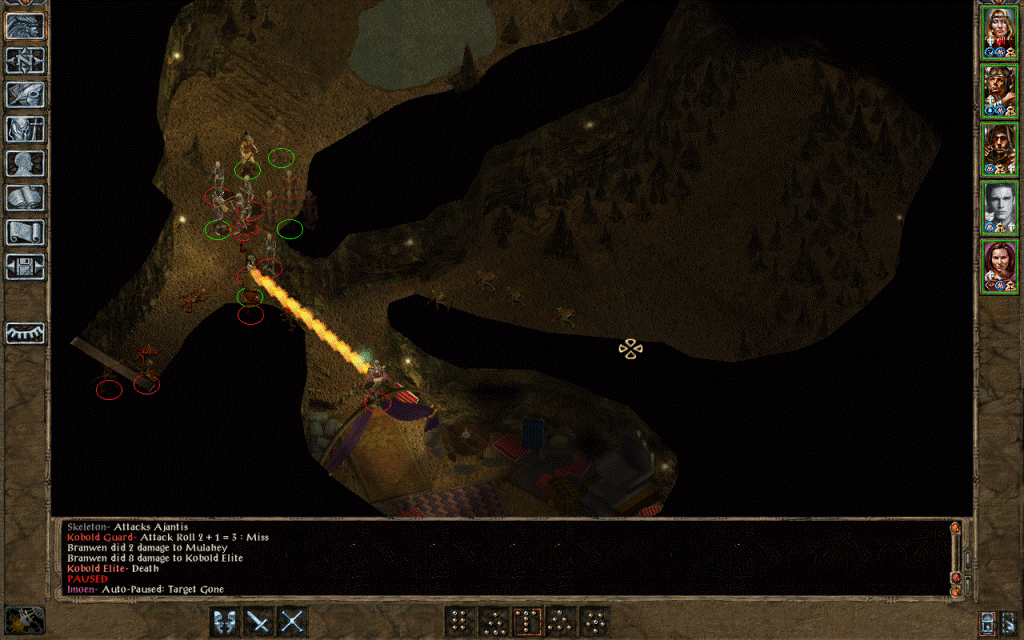Open the area map from the sidebar
The height and width of the screenshot is (640, 1024).
(24, 61)
